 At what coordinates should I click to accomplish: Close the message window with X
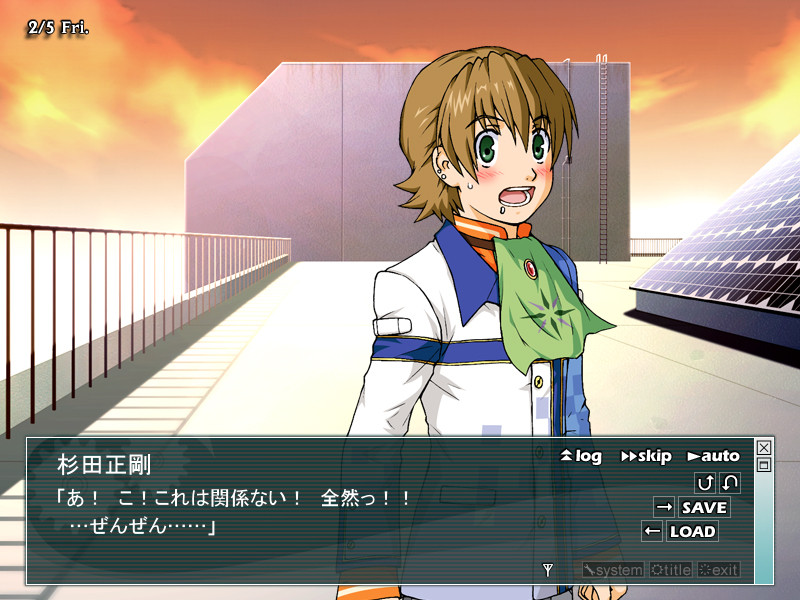(764, 448)
